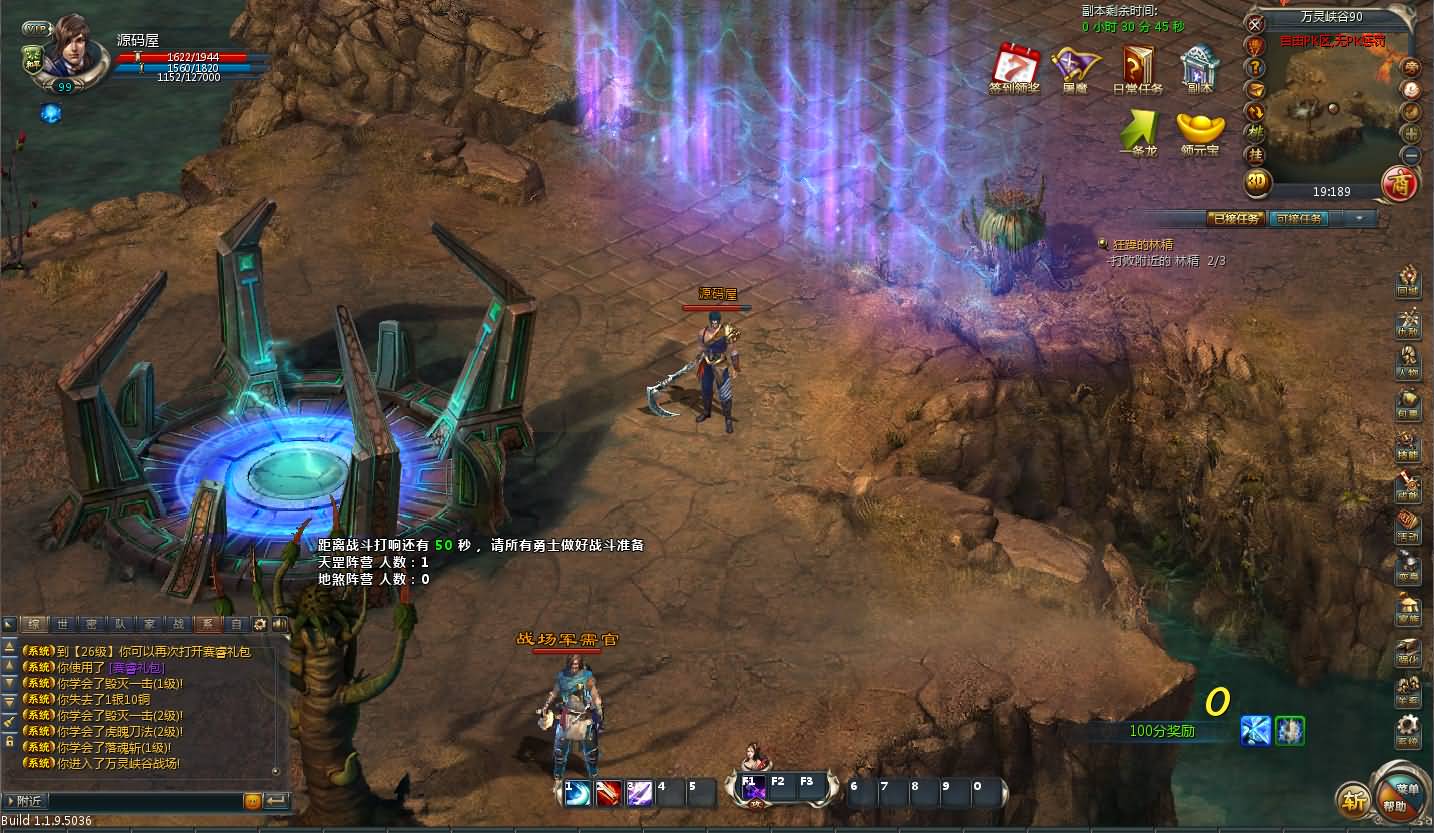Open the 日常任务 daily quests book
This screenshot has width=1434, height=833.
1137,67
